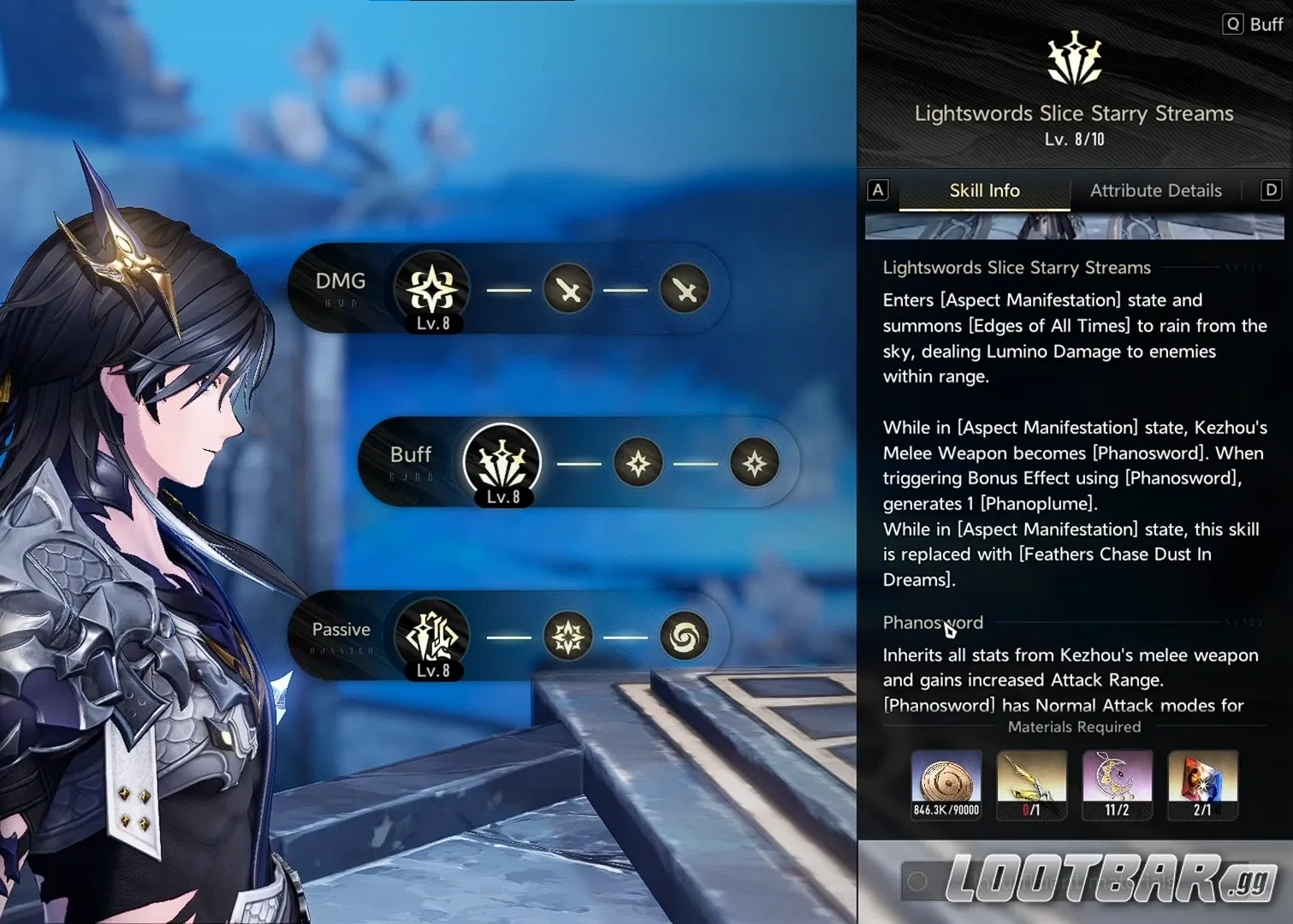Screen dimensions: 1293x924
Task: Expand the middle star node in Buff row
Action: [x=638, y=463]
